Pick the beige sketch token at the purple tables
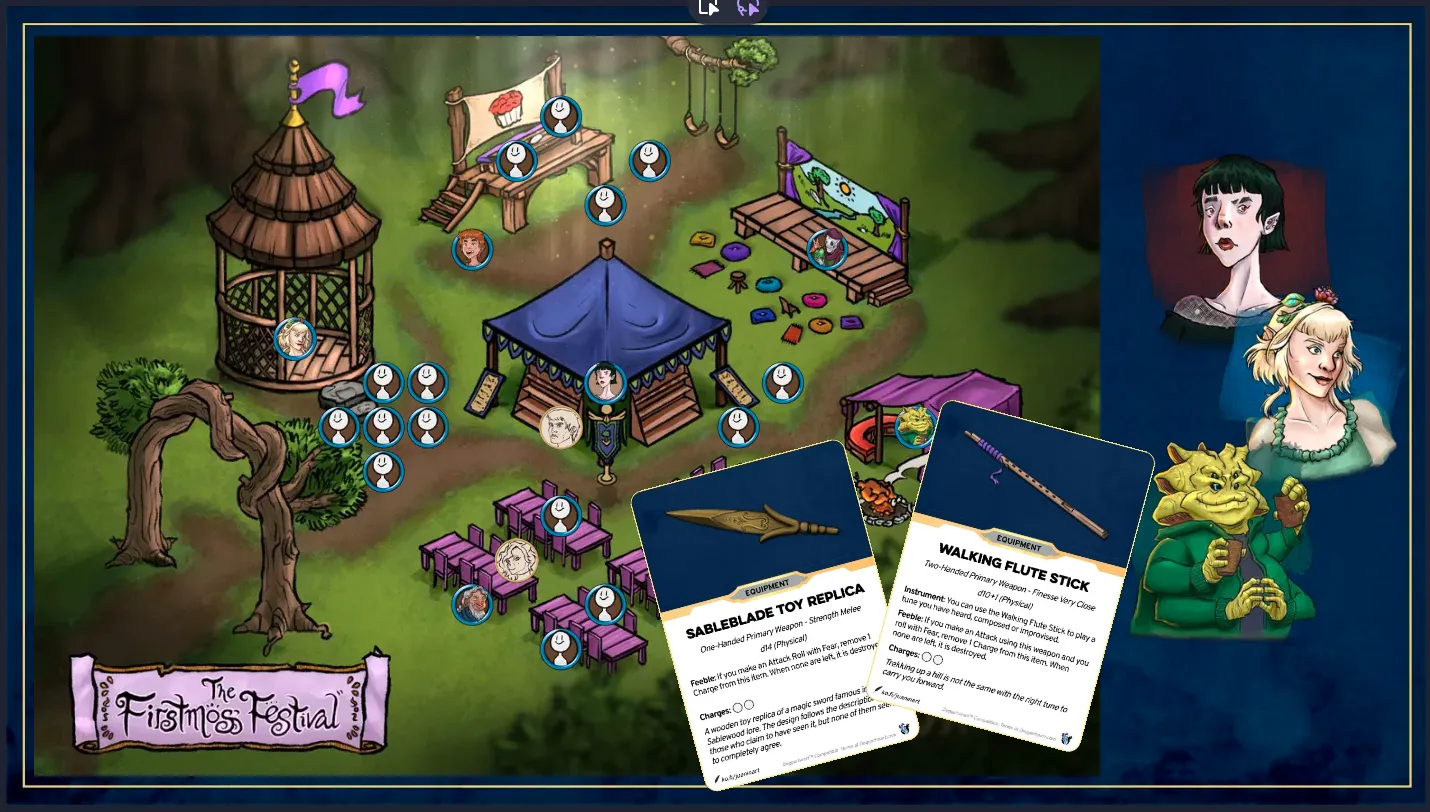The width and height of the screenshot is (1430, 812). pos(516,559)
